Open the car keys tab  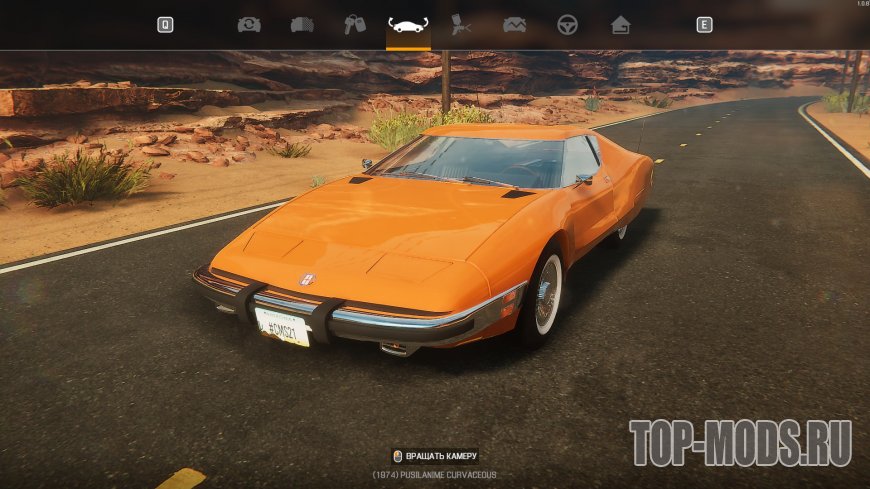tap(355, 25)
